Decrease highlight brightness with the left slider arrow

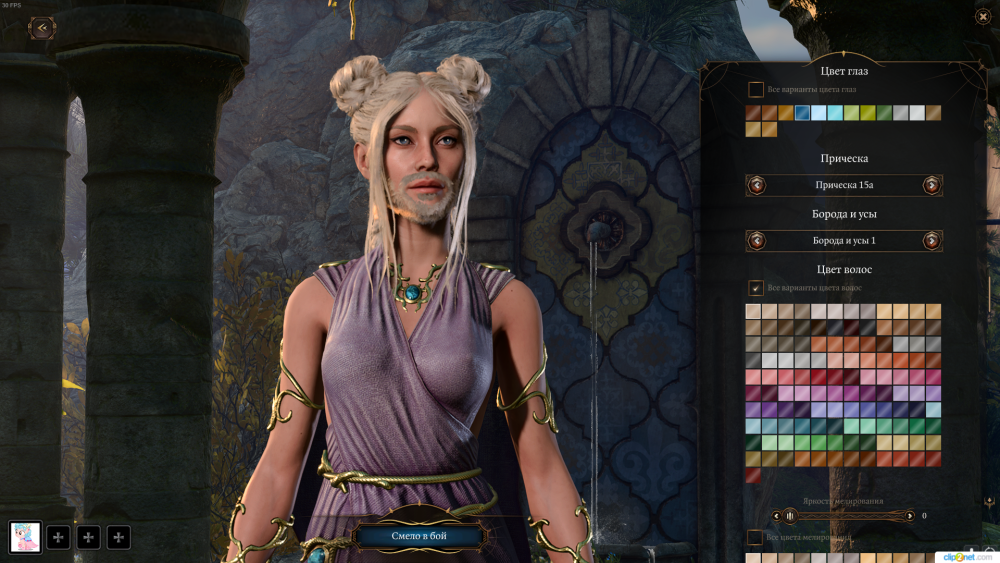776,516
